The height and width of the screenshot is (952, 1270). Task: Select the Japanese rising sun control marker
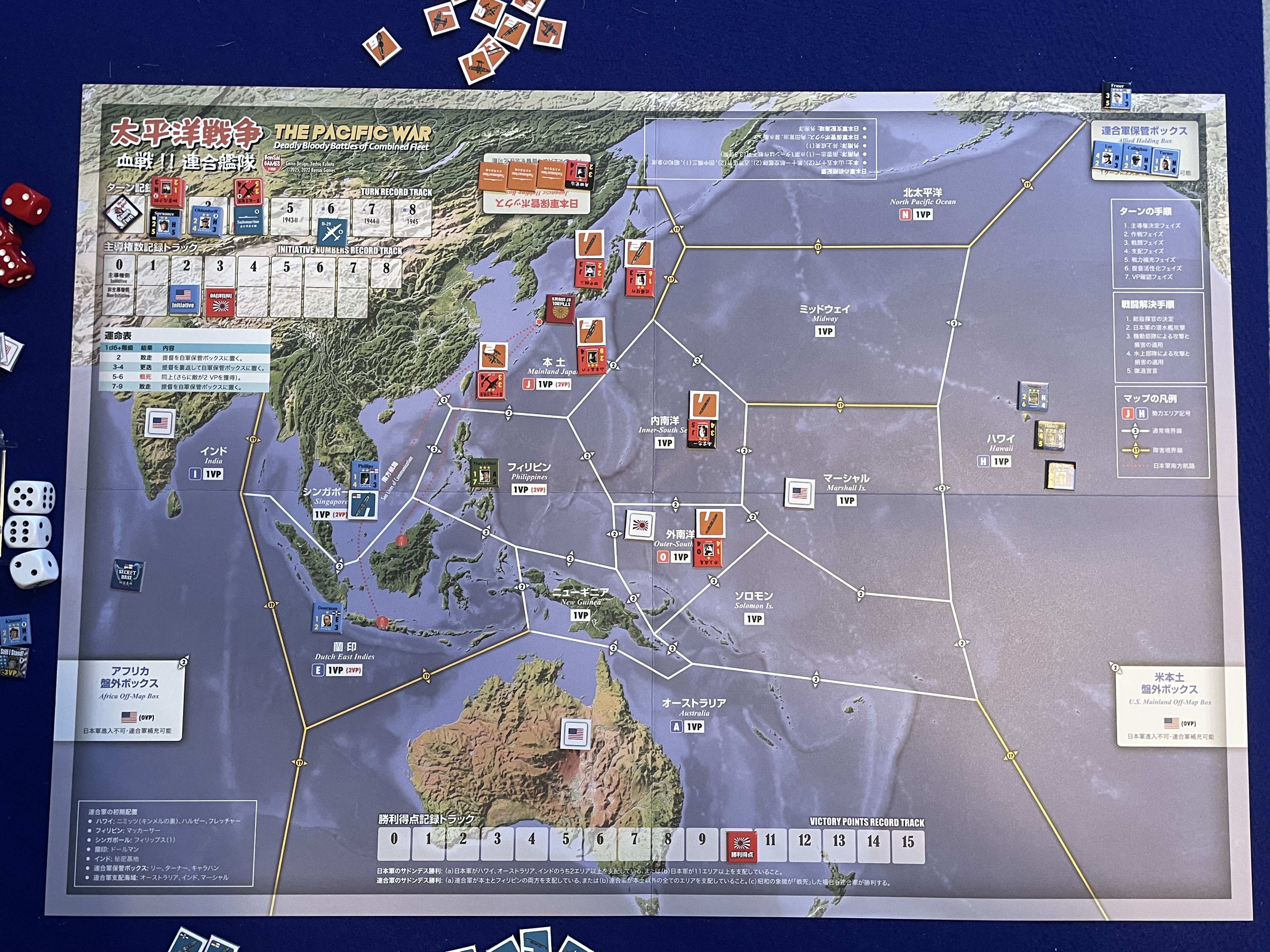[640, 524]
